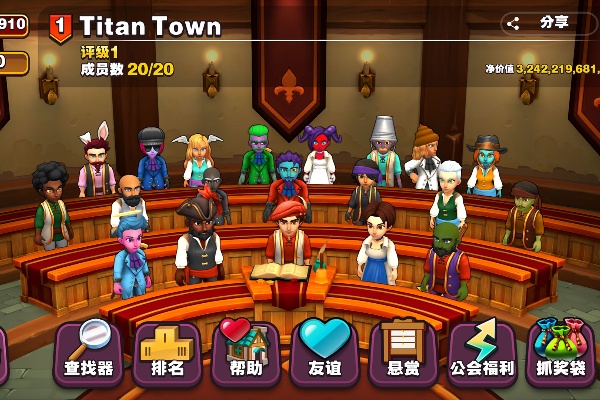Click the red level 1 guild badge
Screen dimensions: 600x400
pyautogui.click(x=60, y=25)
